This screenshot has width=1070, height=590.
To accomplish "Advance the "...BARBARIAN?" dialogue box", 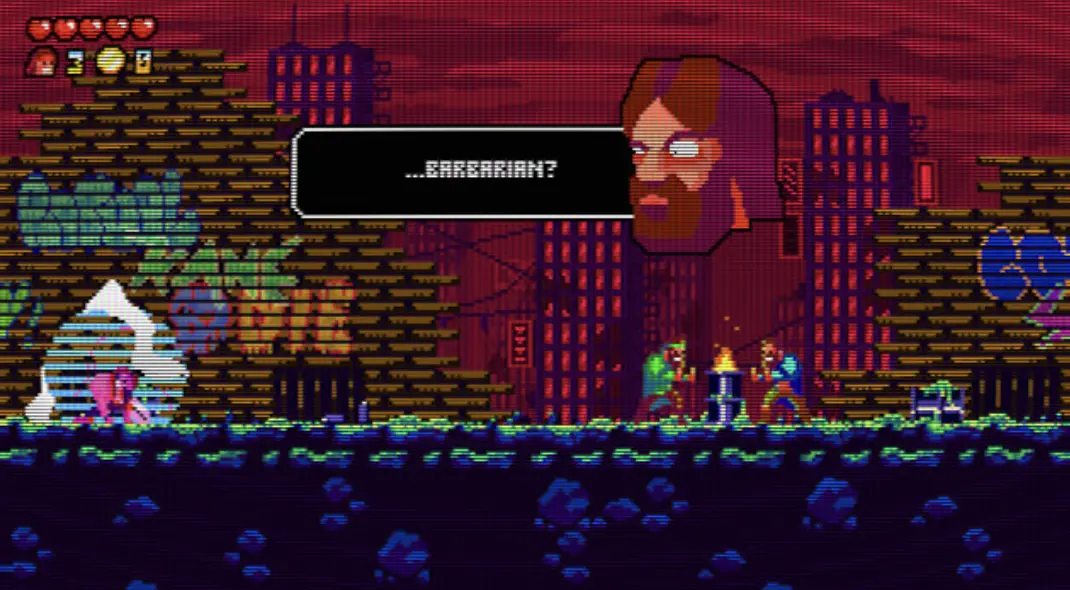I will pos(462,172).
